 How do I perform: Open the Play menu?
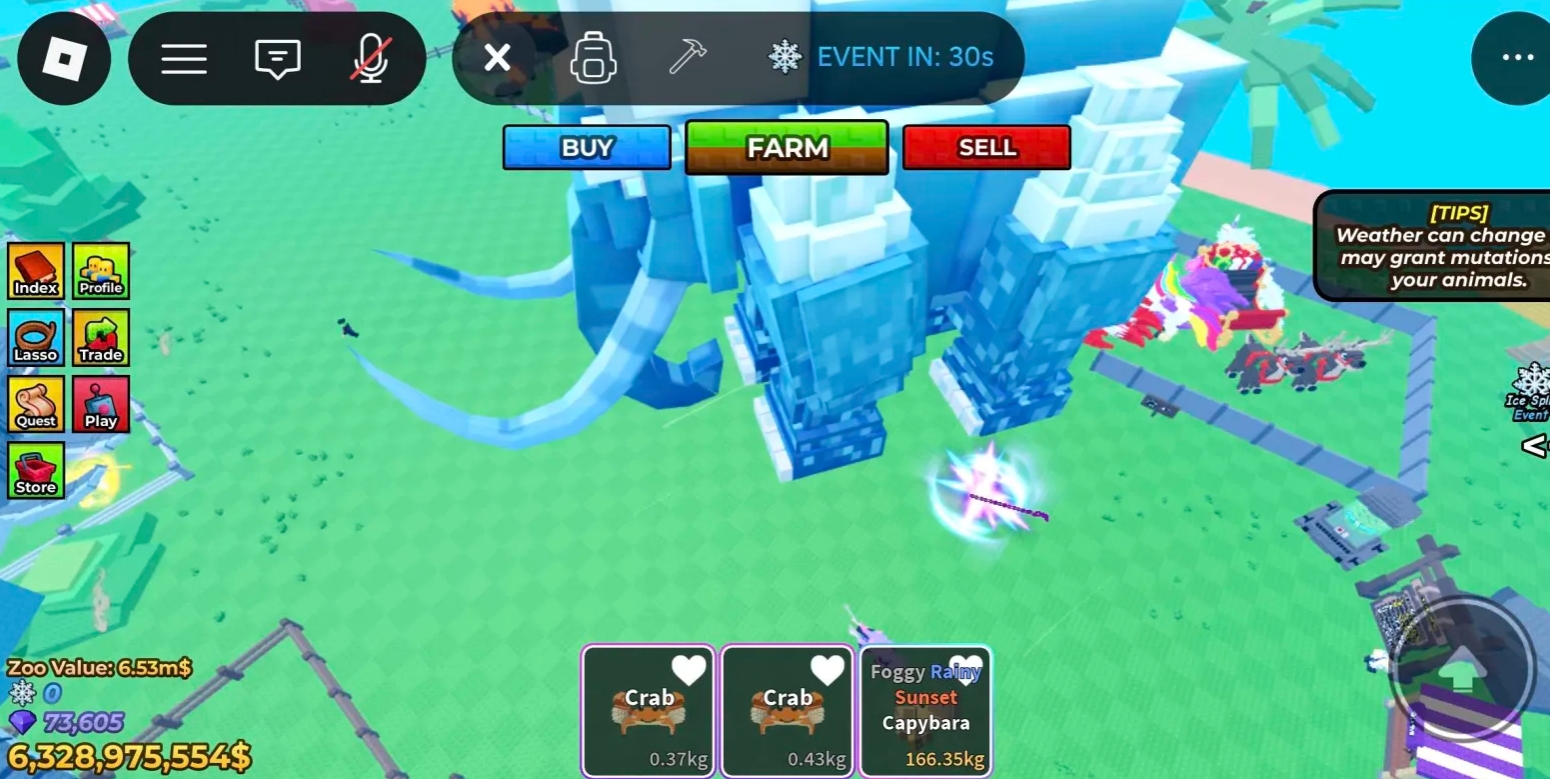101,404
